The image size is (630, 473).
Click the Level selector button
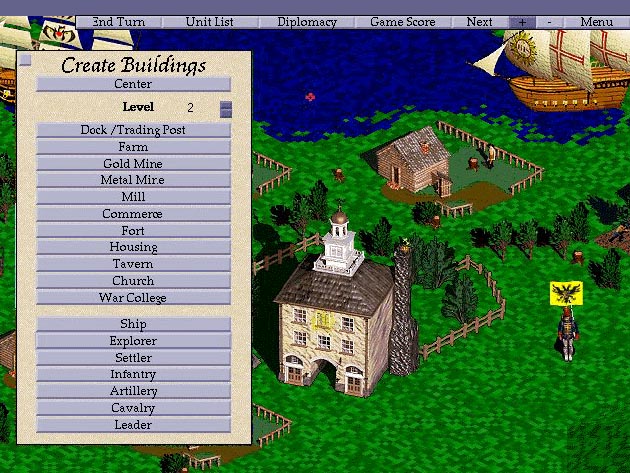tap(226, 108)
